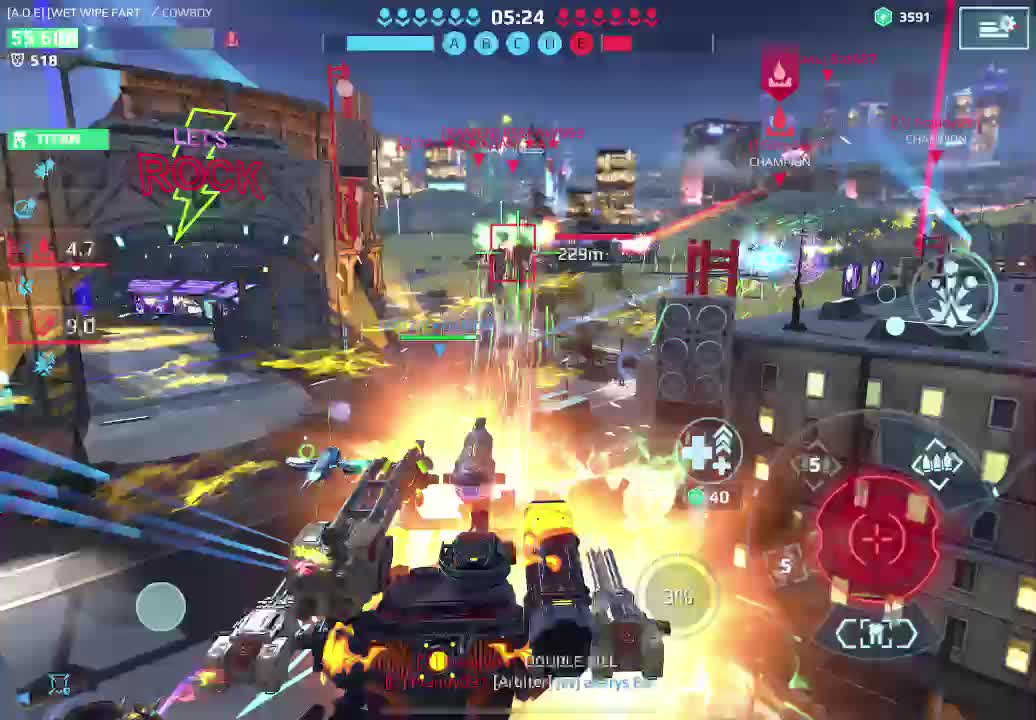The height and width of the screenshot is (720, 1036).
Task: Select the green TITAN button
Action: point(58,140)
